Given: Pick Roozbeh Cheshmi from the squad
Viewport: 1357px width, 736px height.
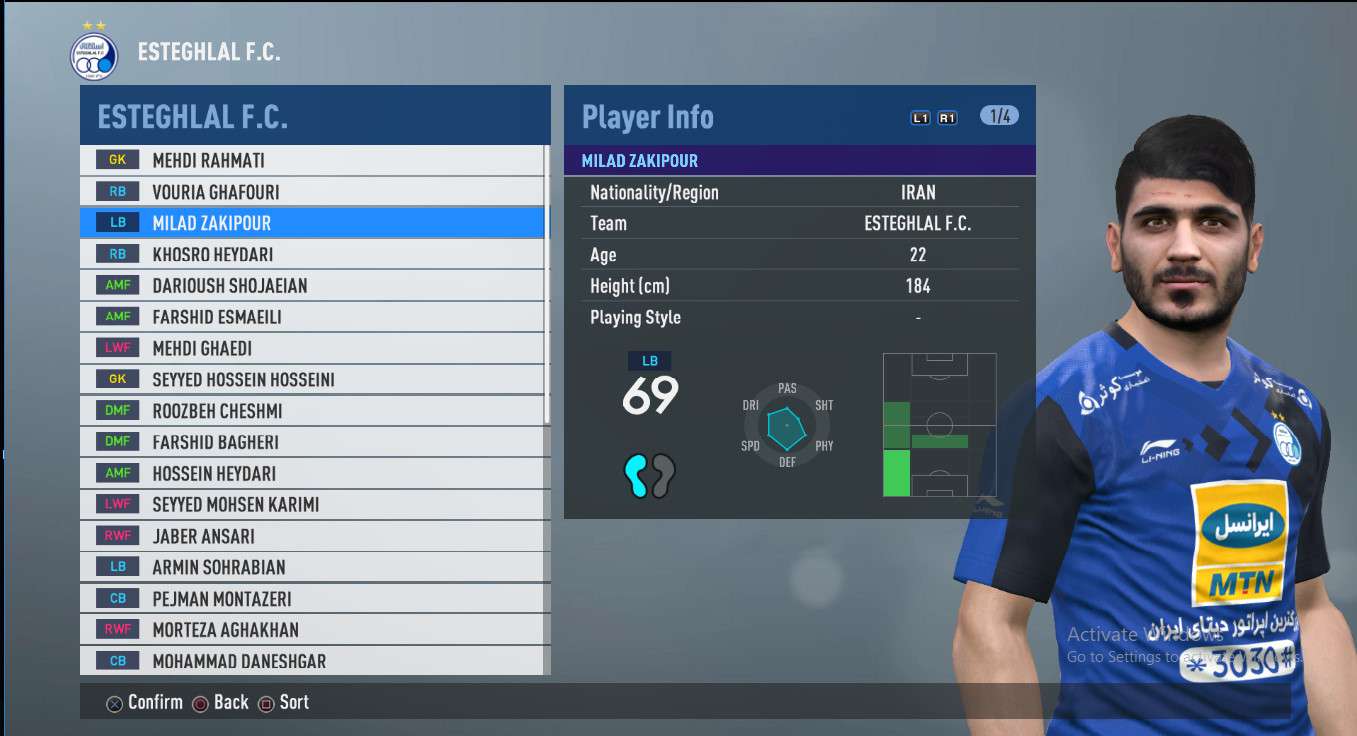Looking at the screenshot, I should (x=312, y=411).
